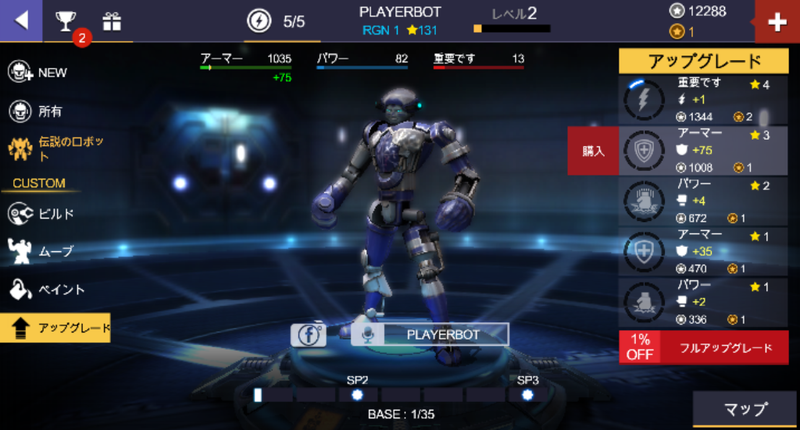Click the Facebook share icon

[309, 335]
